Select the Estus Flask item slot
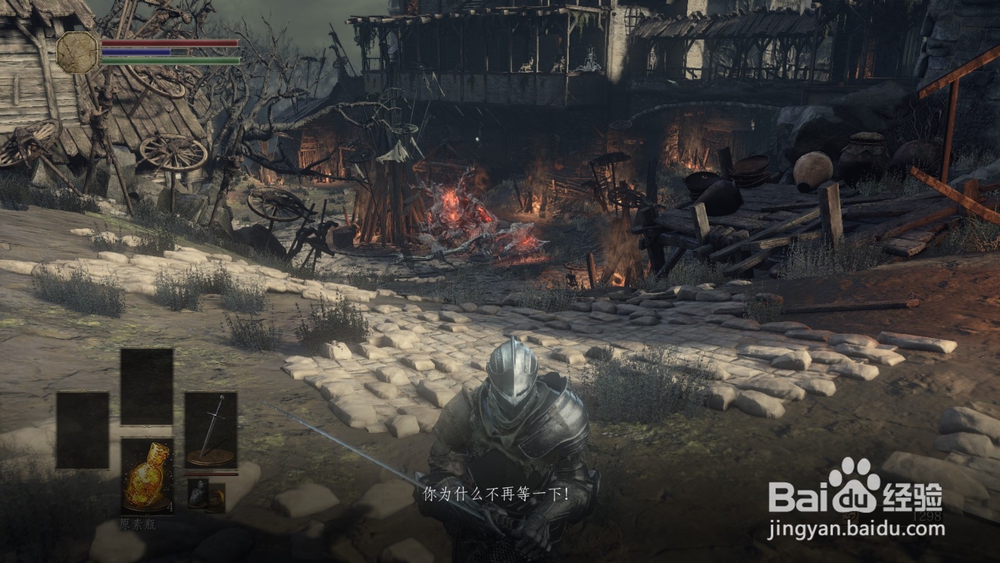 click(x=147, y=476)
